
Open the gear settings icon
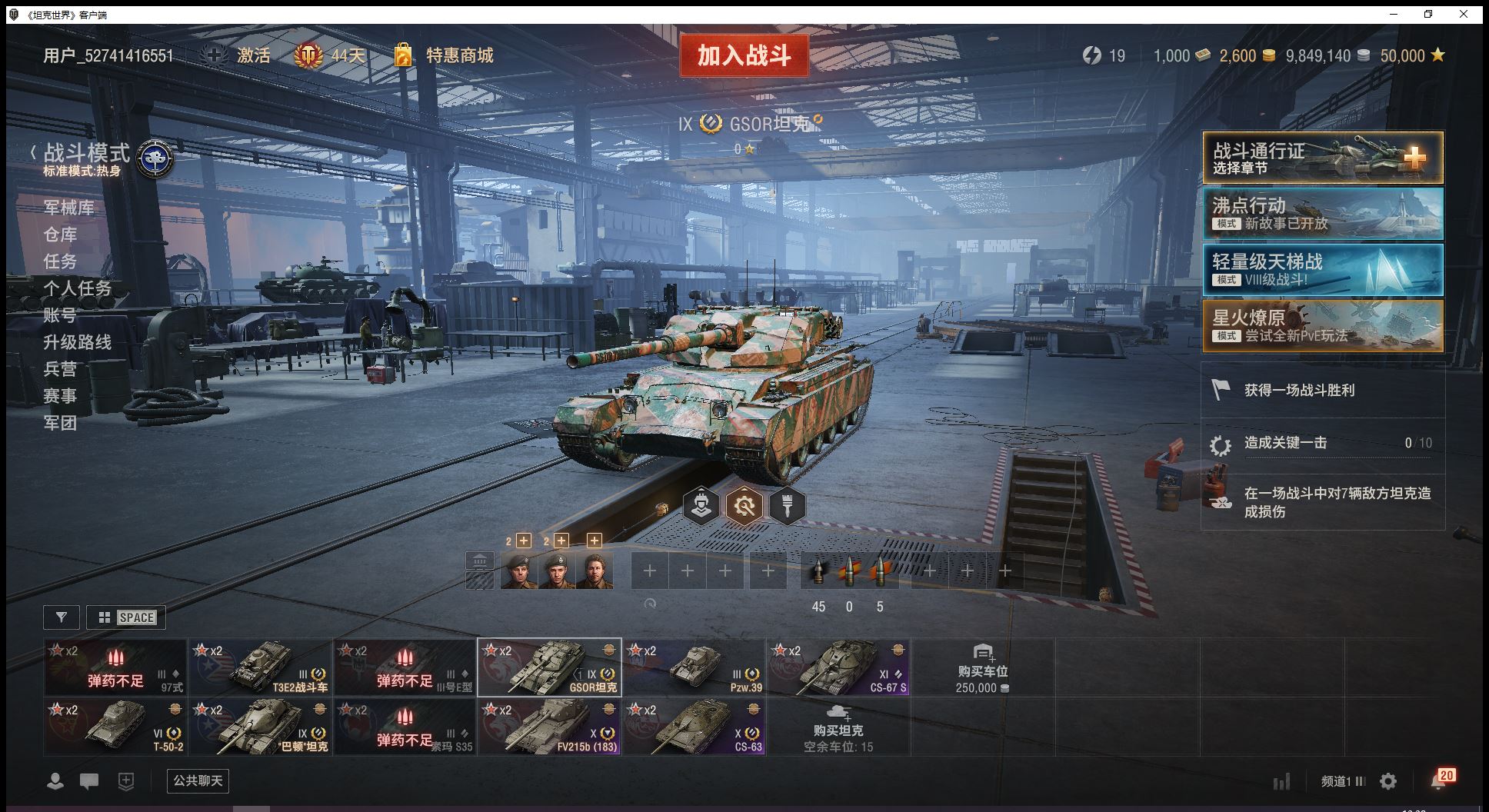click(1388, 782)
